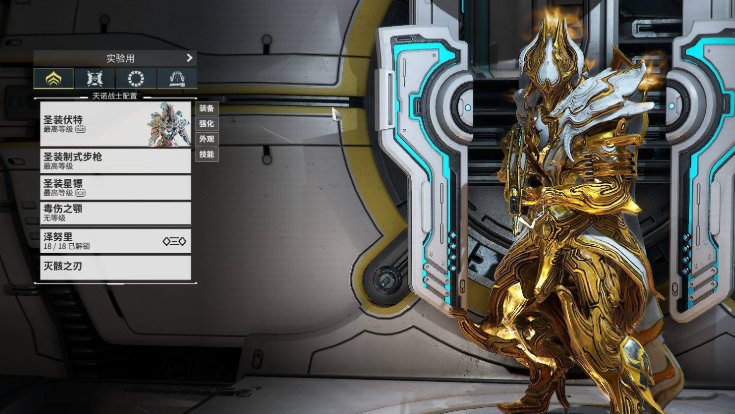
Task: Click the 装备 equip button
Action: 206,108
